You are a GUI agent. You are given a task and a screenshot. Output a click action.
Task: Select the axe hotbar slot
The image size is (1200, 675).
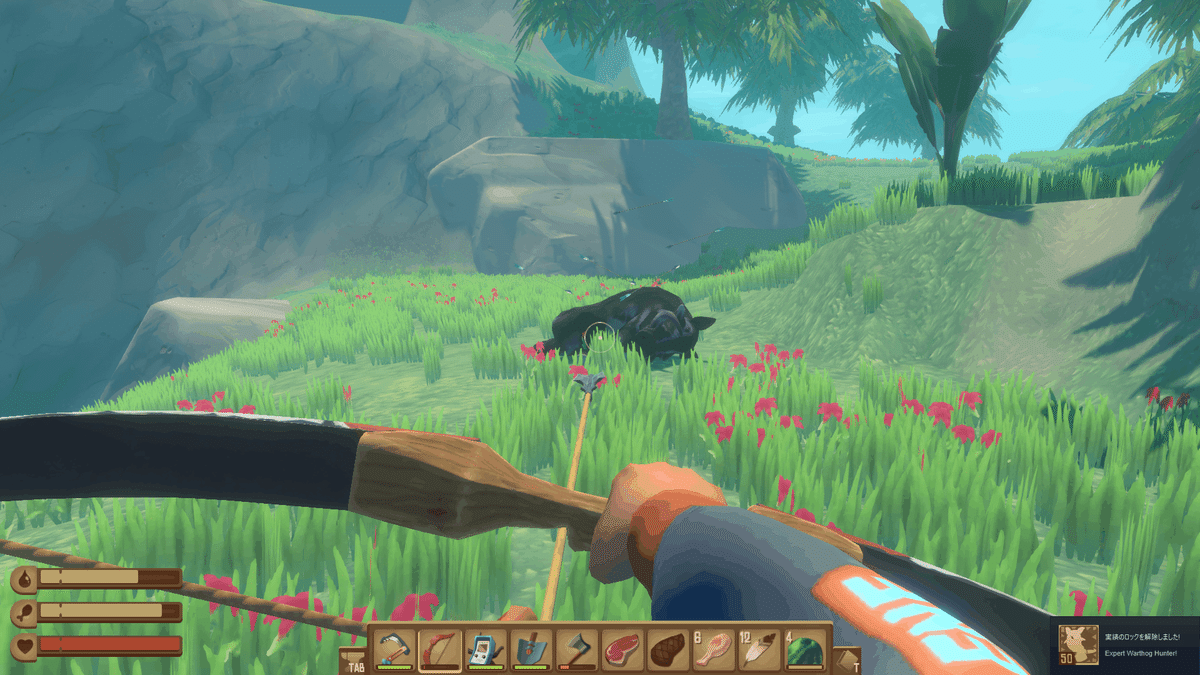click(577, 650)
